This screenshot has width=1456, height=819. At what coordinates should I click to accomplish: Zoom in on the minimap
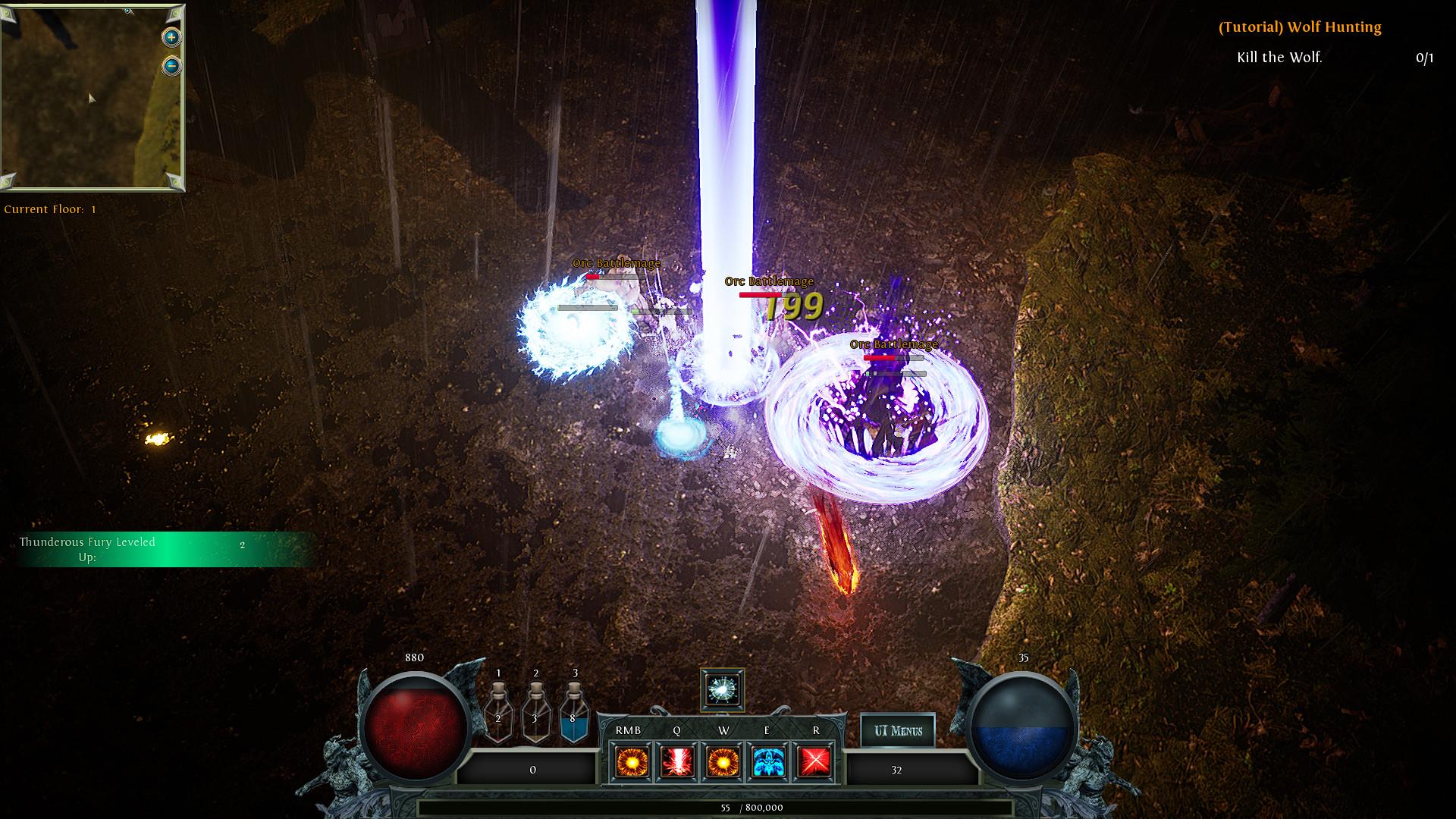[171, 36]
